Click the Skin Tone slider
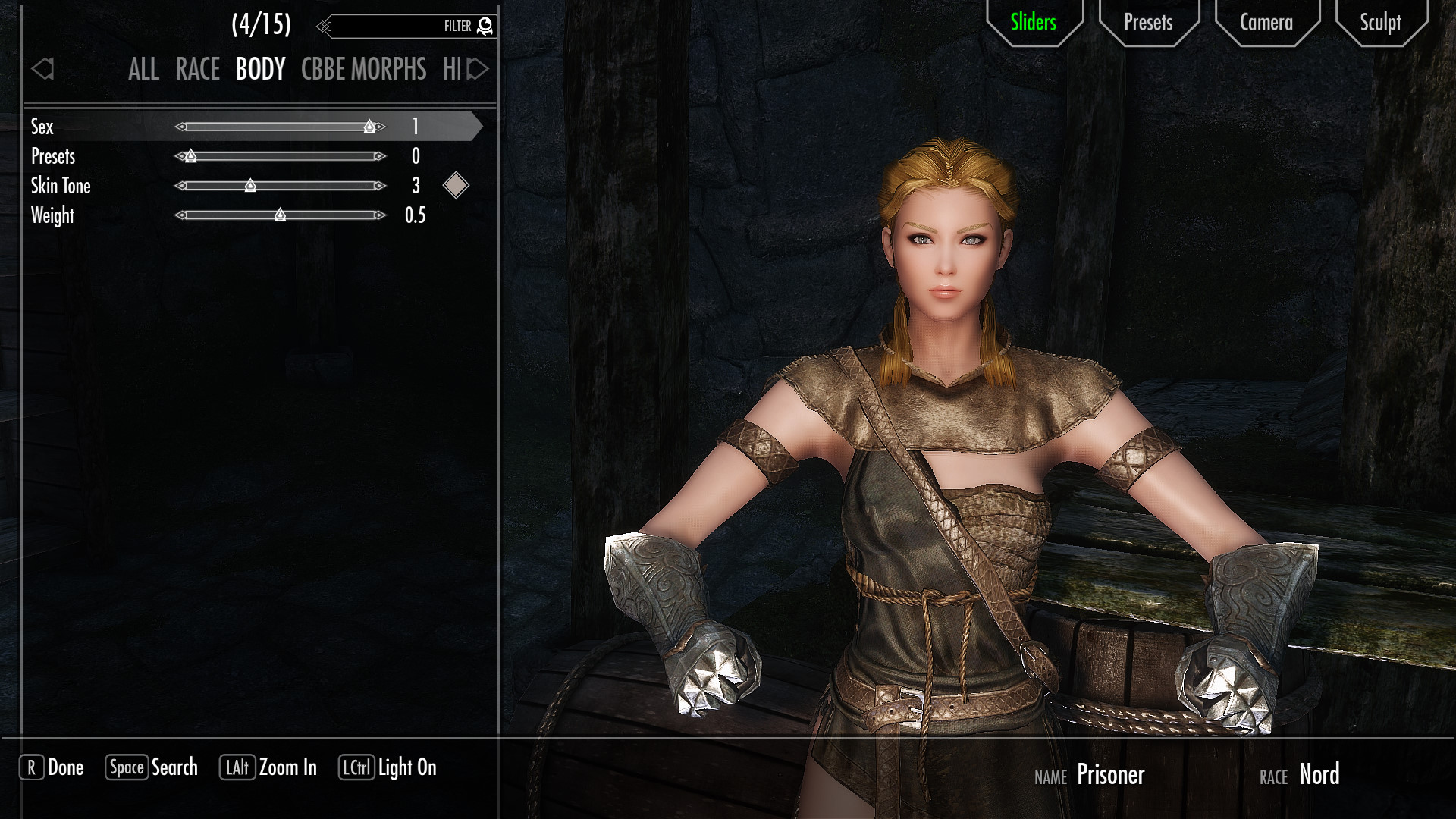The height and width of the screenshot is (819, 1456). click(x=281, y=186)
